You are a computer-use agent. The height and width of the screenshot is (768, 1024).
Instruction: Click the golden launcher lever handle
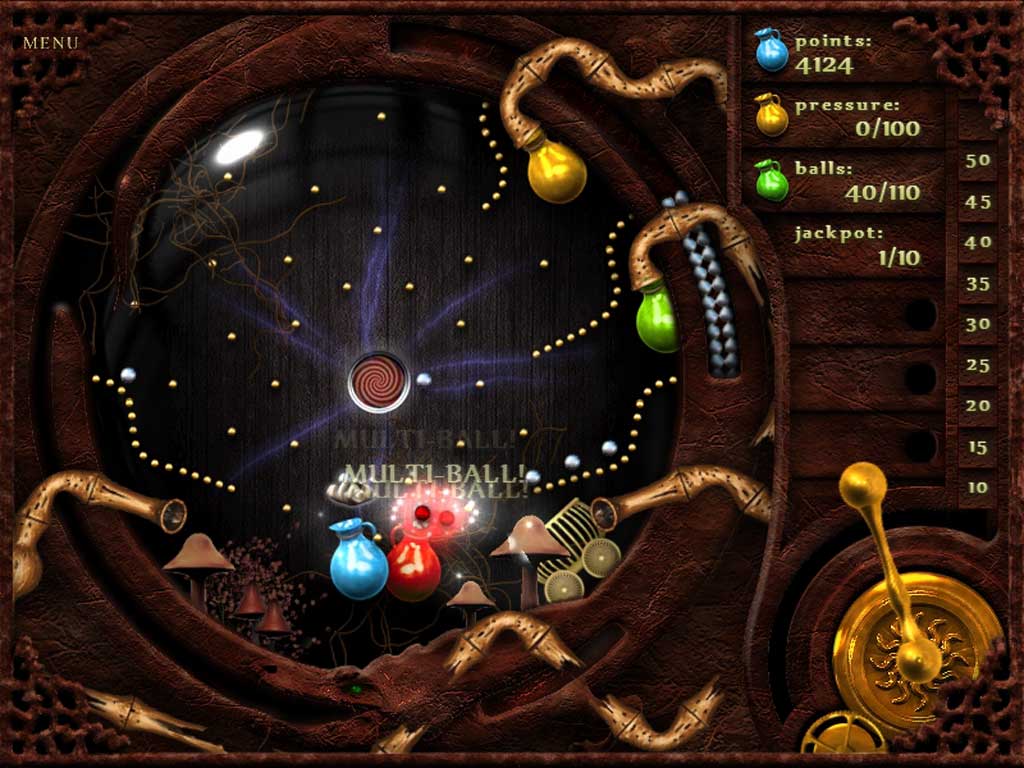pos(863,485)
